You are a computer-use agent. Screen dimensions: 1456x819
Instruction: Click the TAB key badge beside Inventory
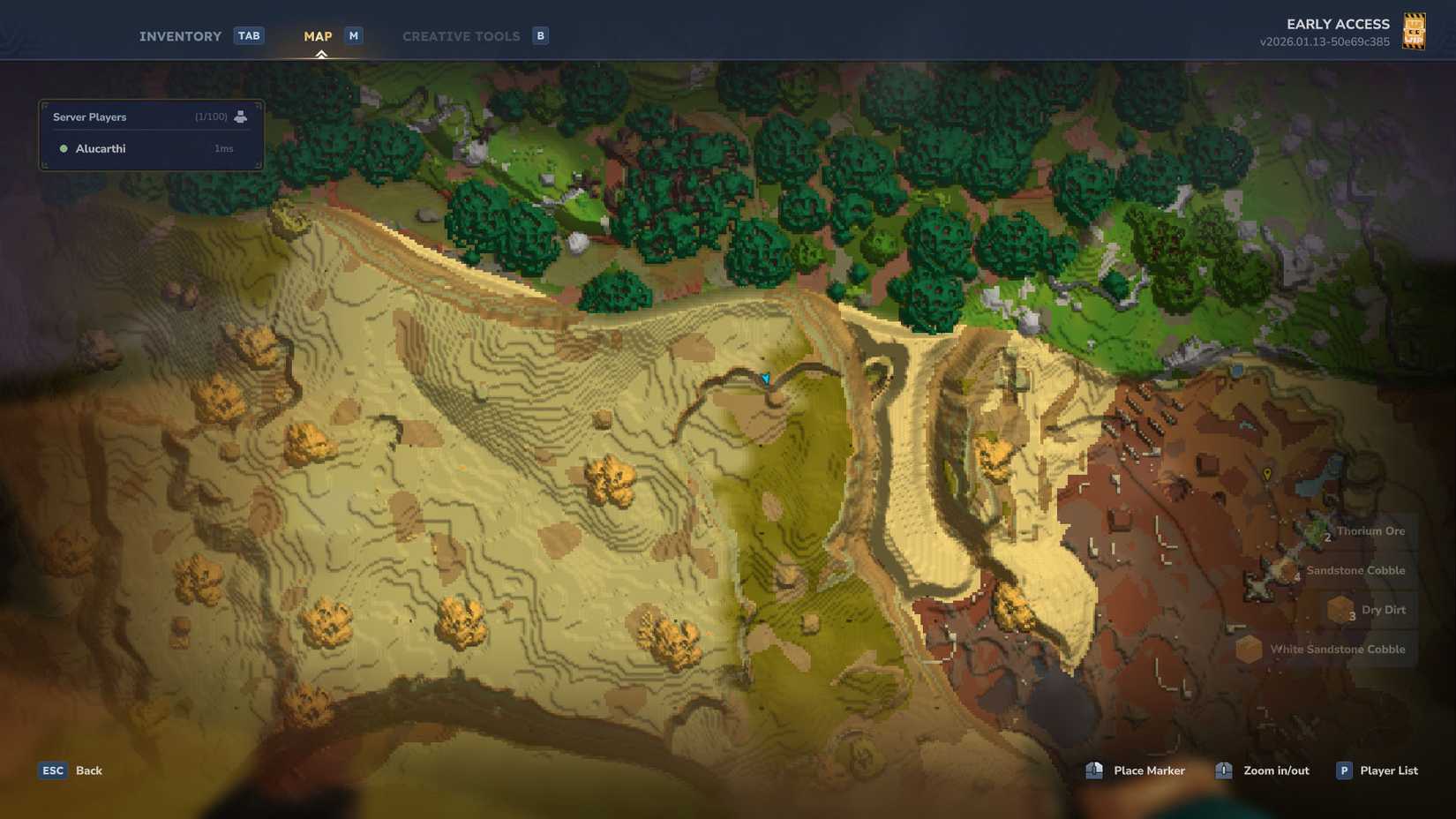[x=249, y=35]
